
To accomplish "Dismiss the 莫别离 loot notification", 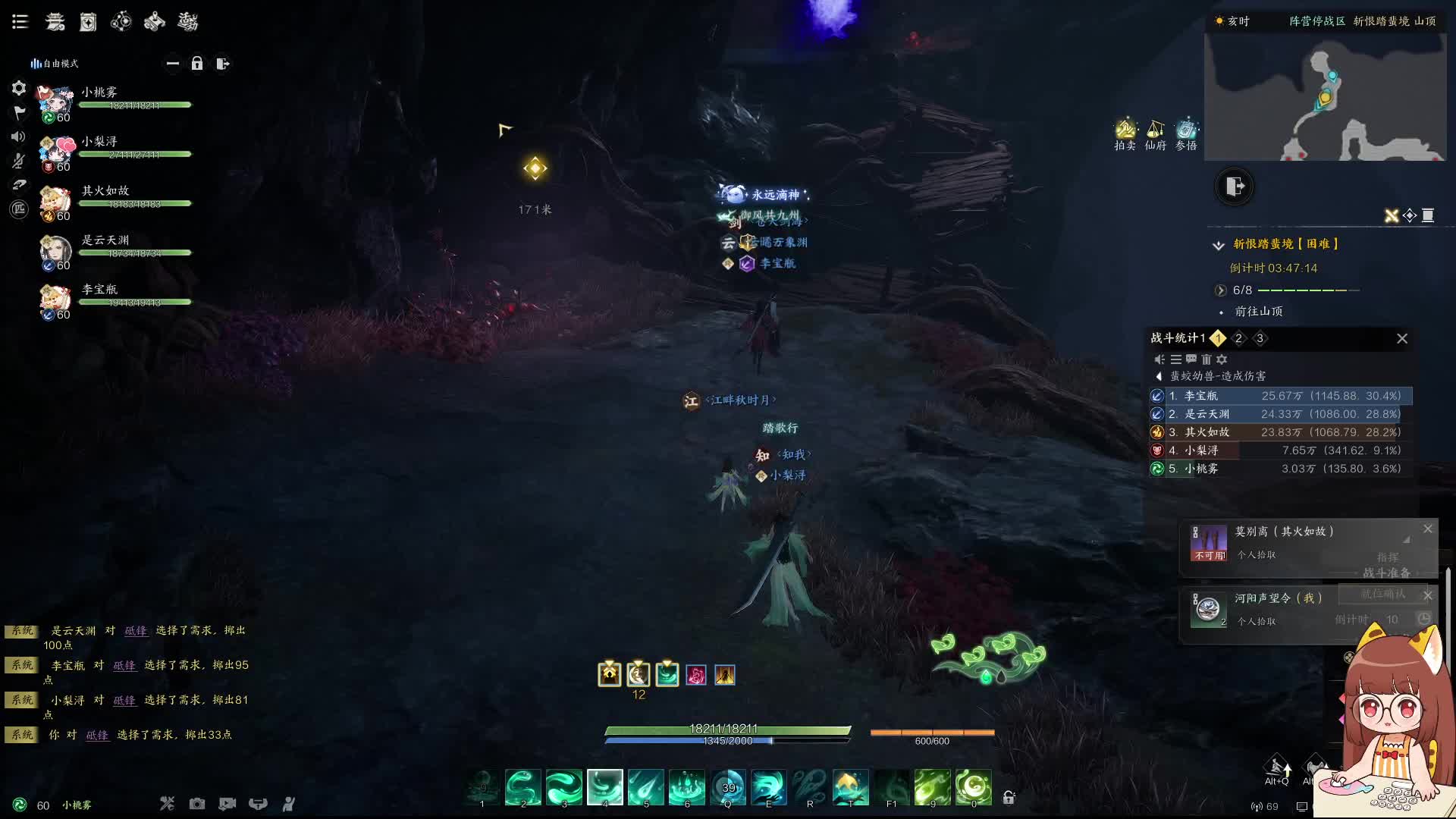I will click(x=1428, y=529).
